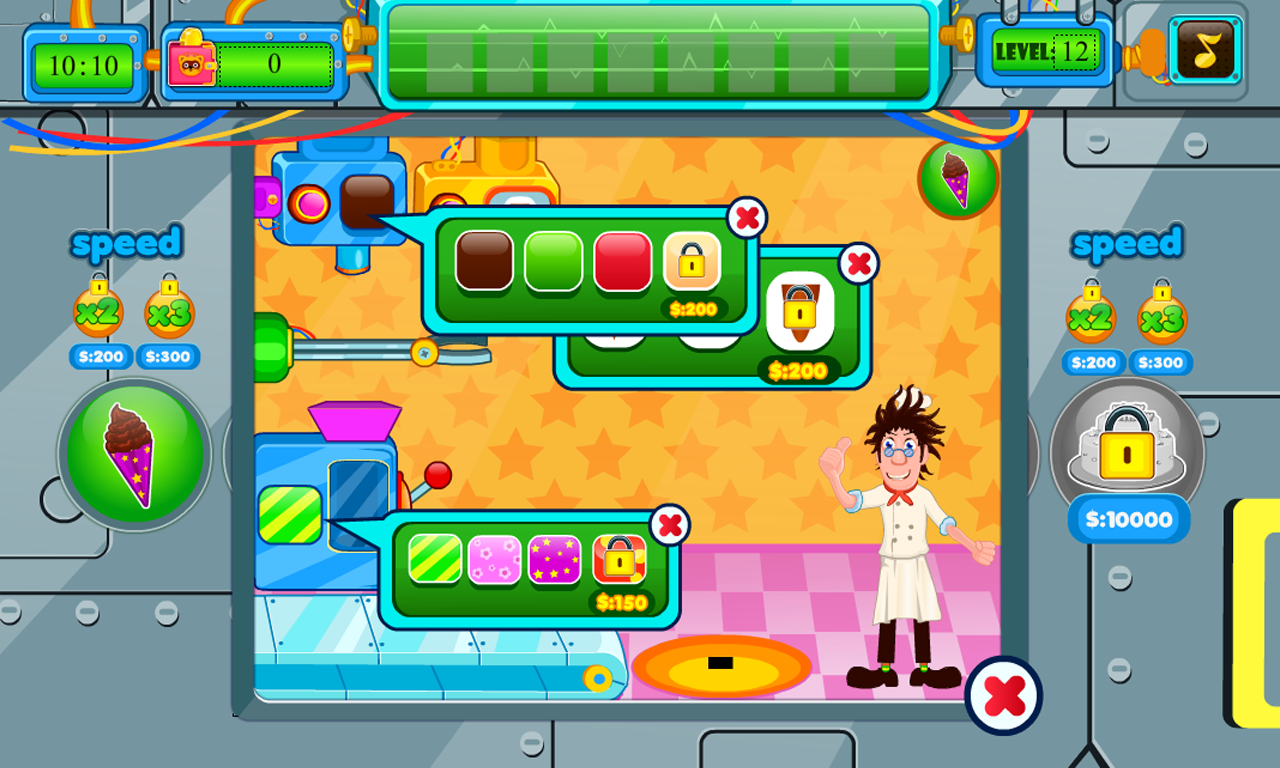1280x768 pixels.
Task: Unlock the $:150 locked wrapper
Action: [619, 560]
